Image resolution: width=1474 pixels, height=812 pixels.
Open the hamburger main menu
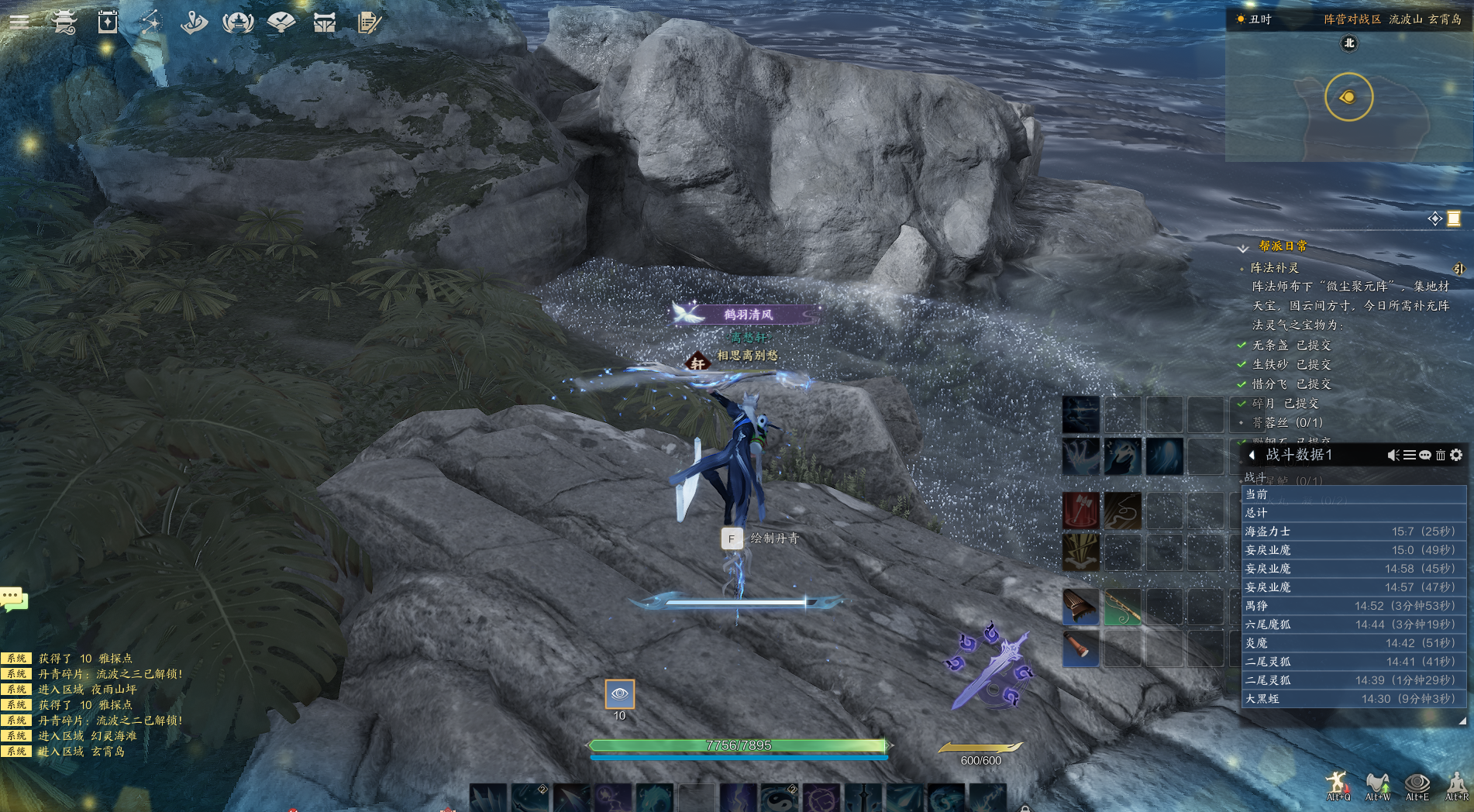(x=19, y=21)
